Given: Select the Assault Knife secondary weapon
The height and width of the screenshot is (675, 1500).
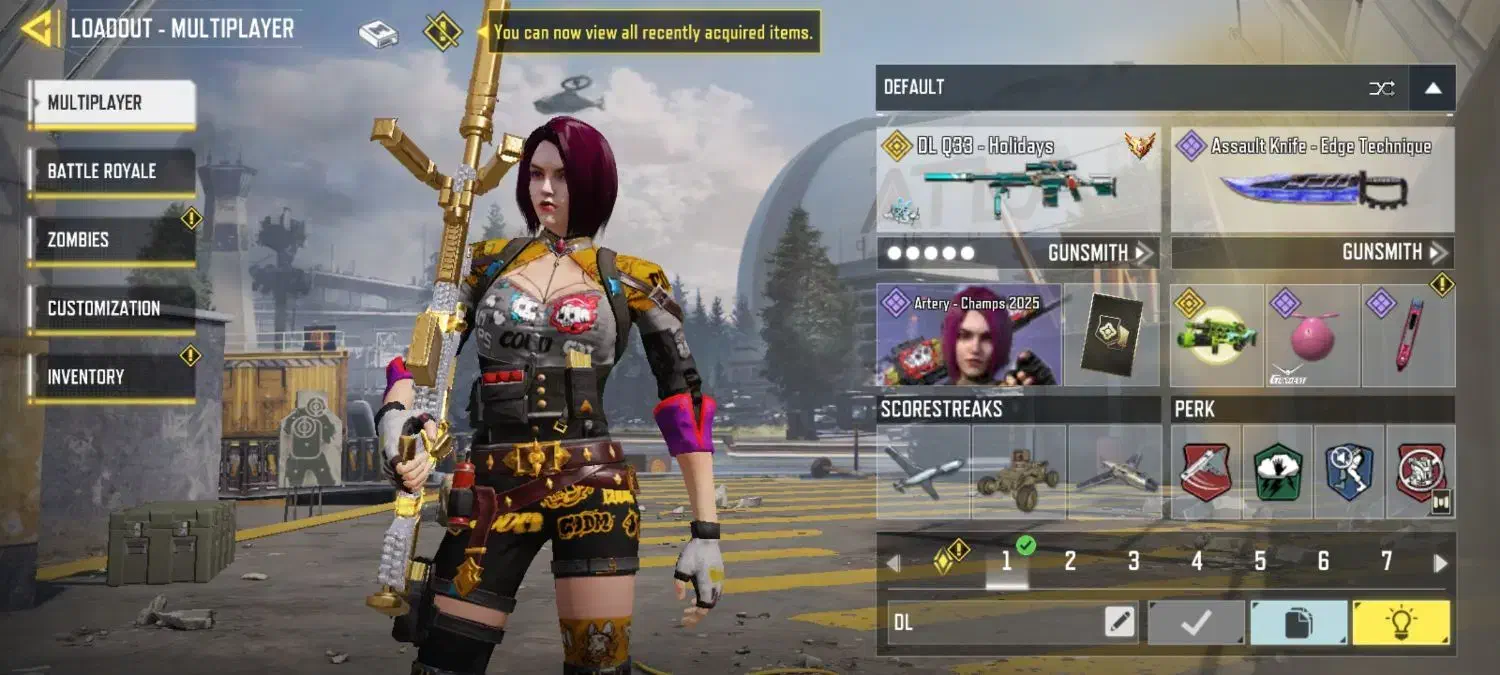Looking at the screenshot, I should 1312,181.
